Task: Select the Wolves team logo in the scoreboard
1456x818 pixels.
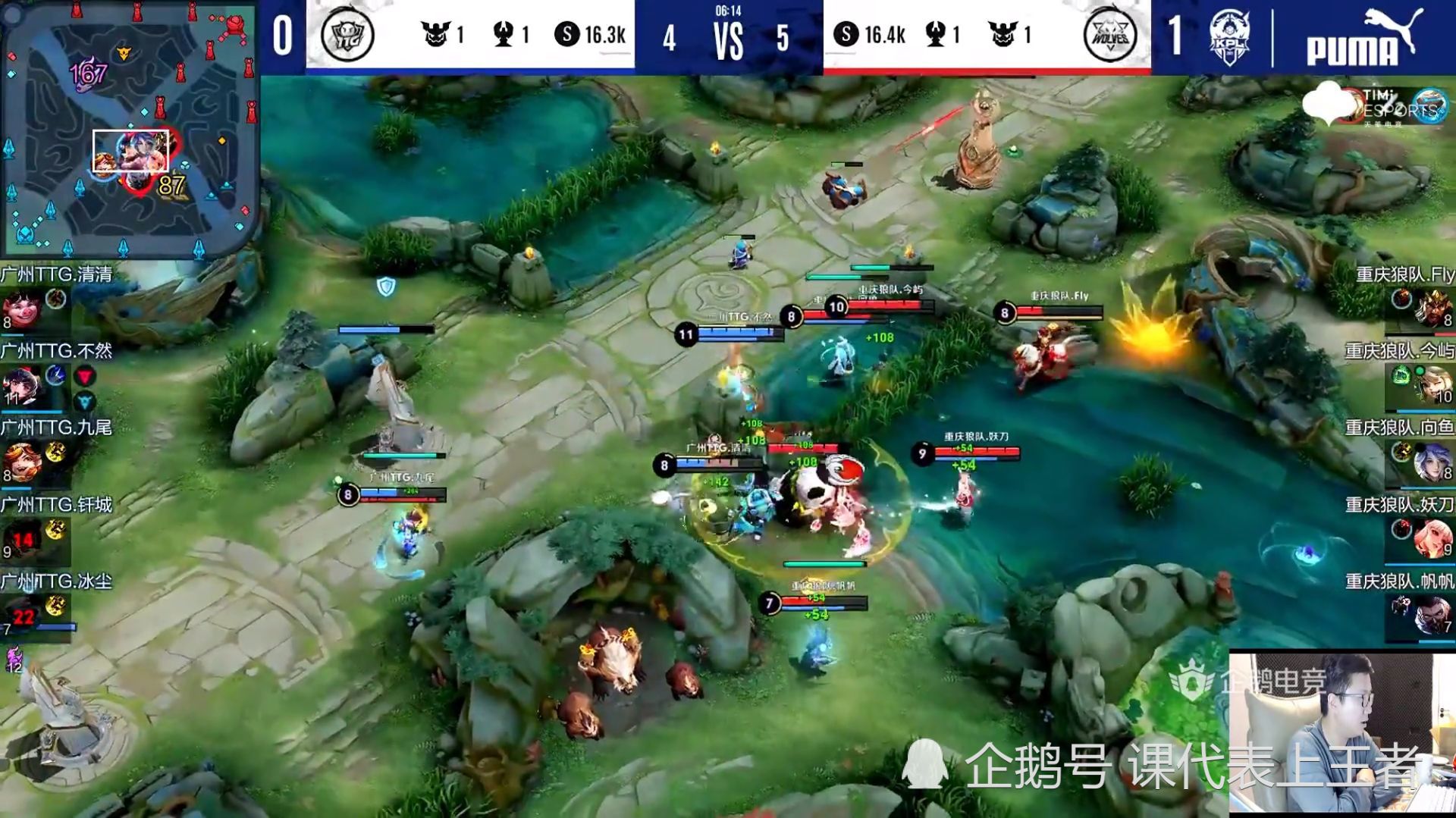Action: 1111,33
